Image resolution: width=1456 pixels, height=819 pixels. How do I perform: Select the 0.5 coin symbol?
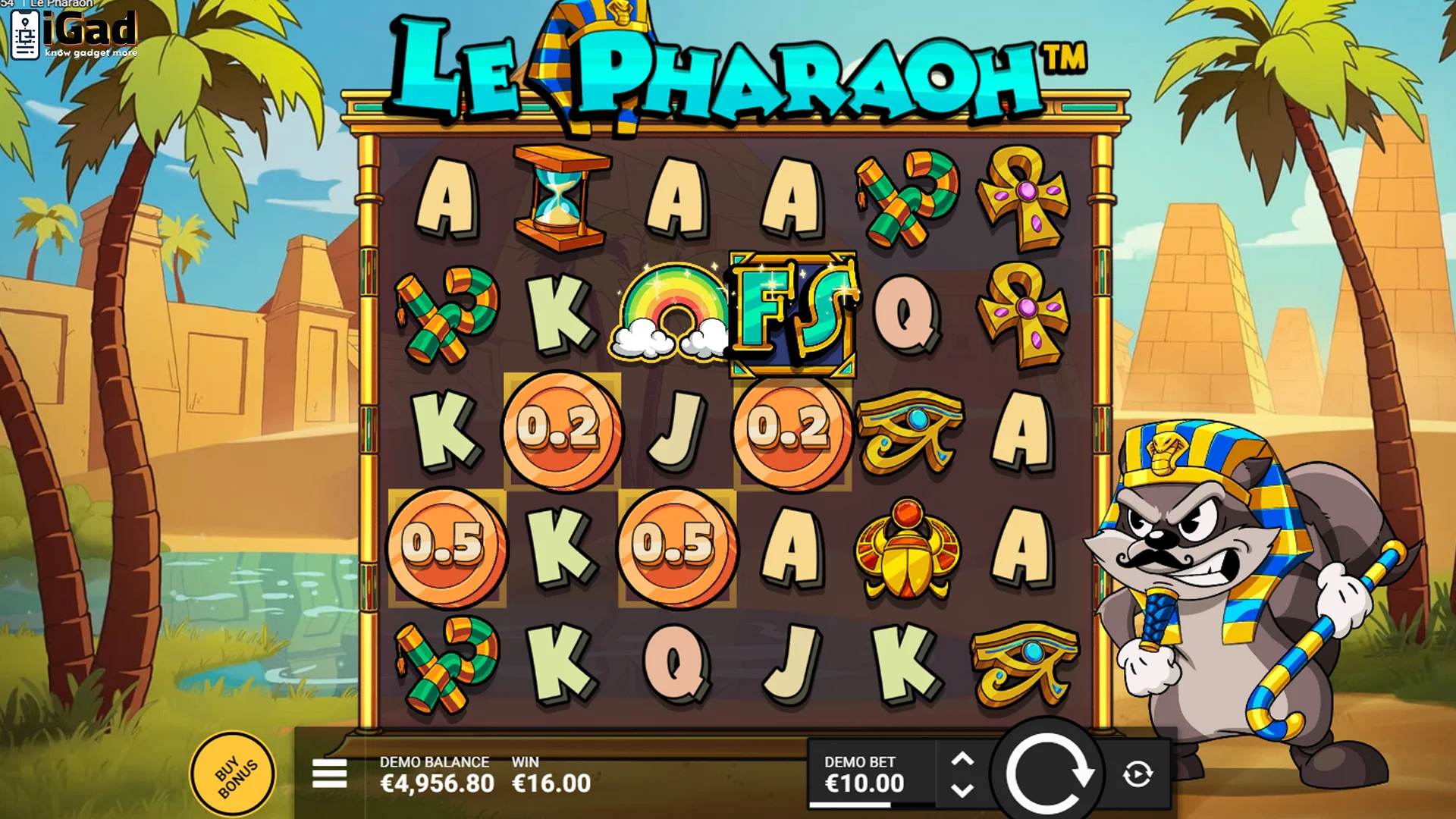[x=449, y=548]
